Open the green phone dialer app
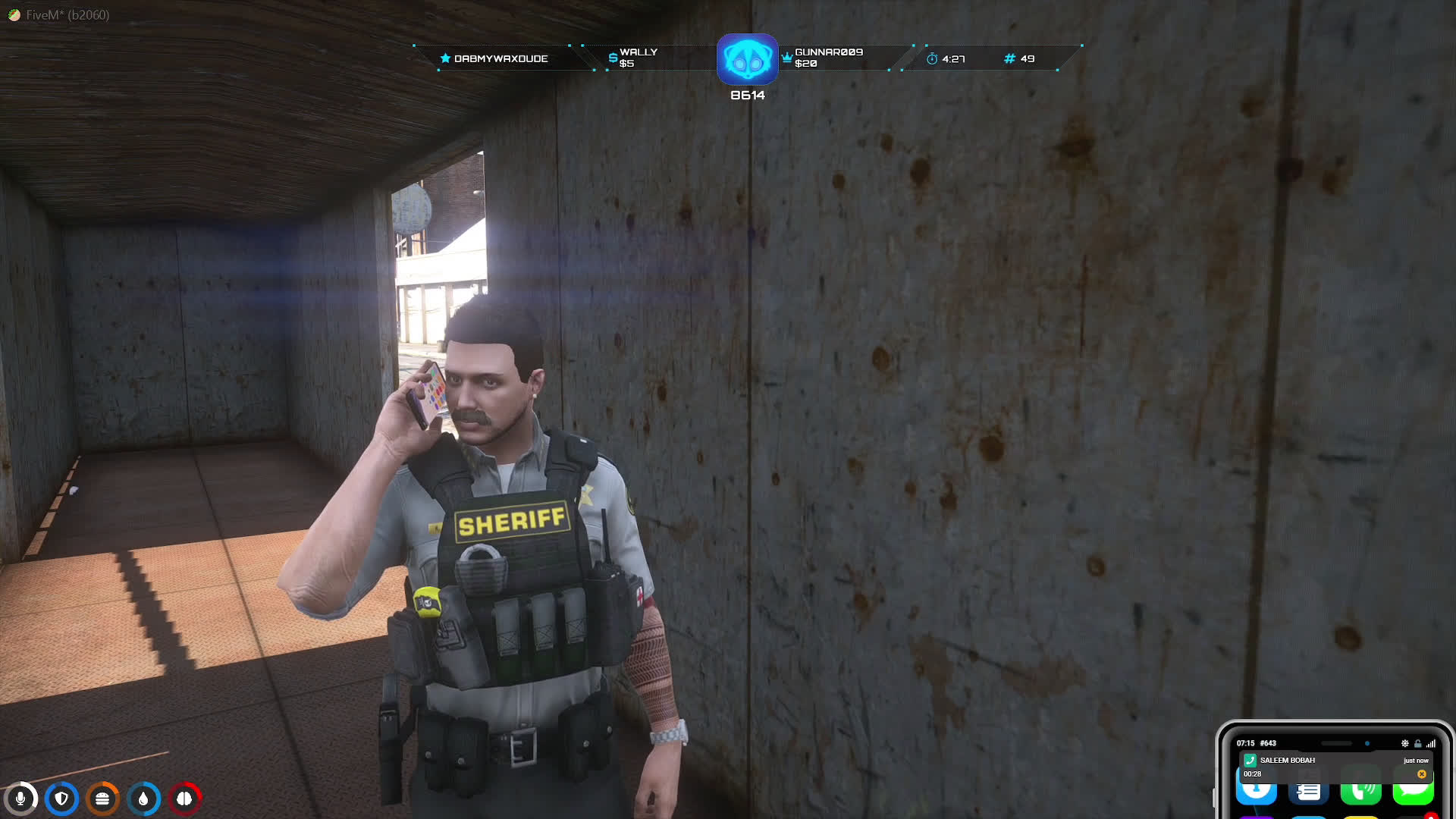 pyautogui.click(x=1360, y=793)
